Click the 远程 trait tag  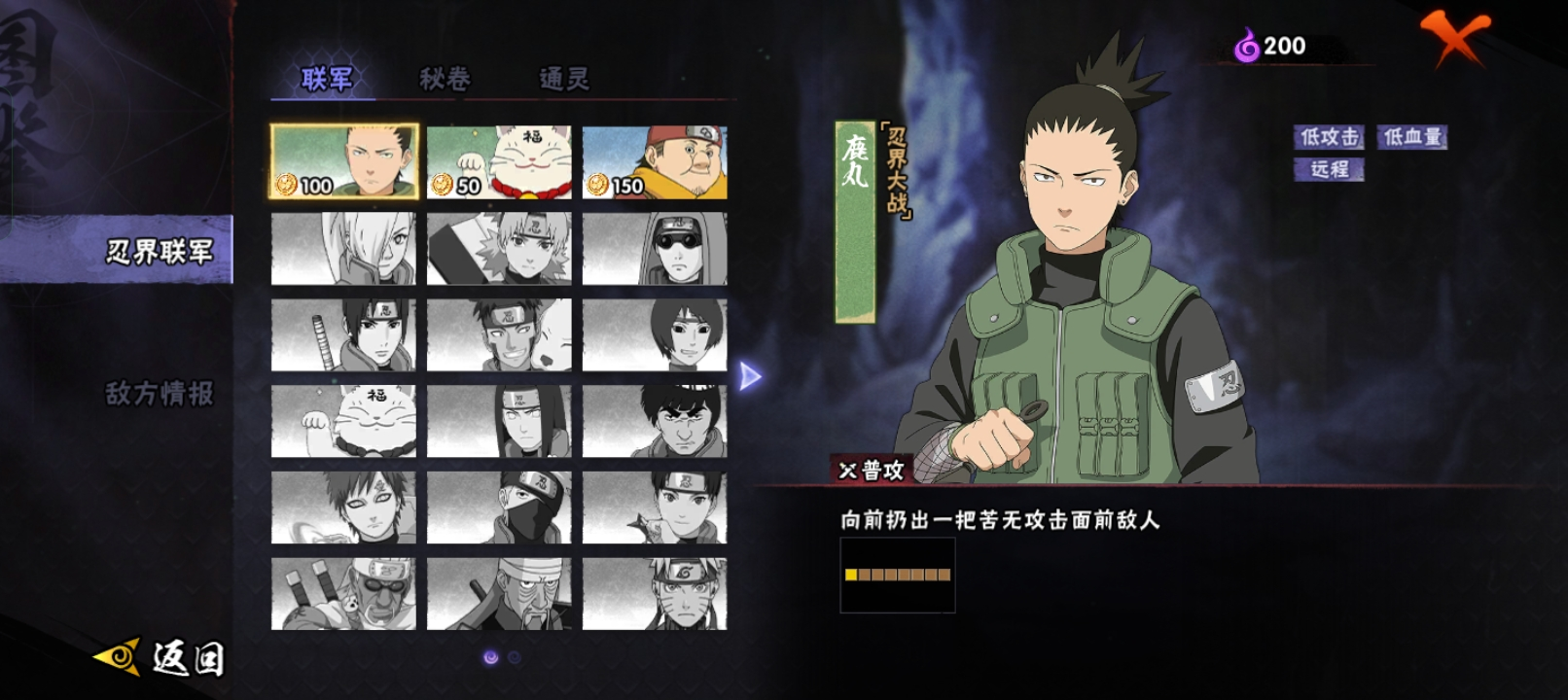point(1329,169)
